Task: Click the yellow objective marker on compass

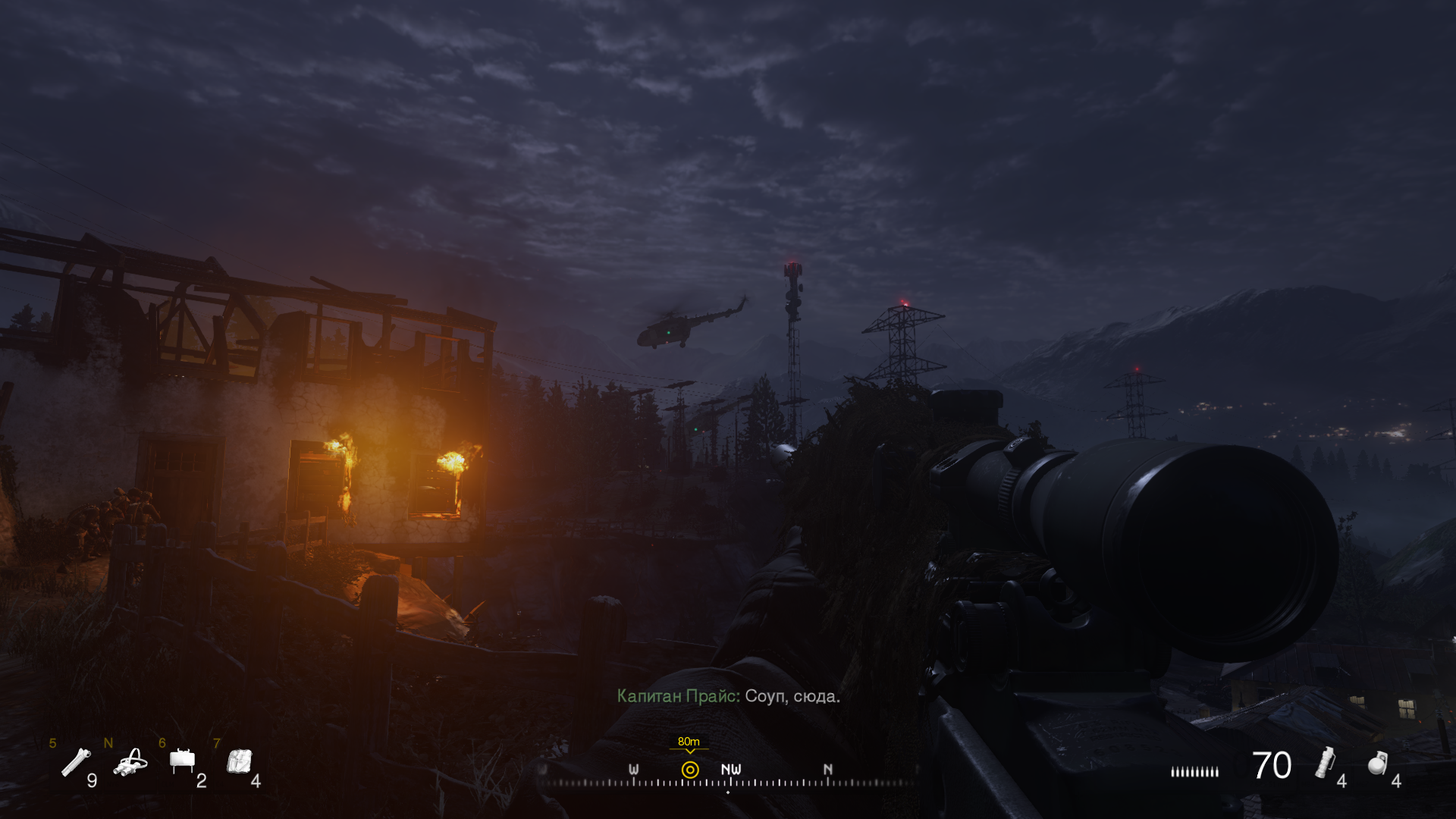Action: coord(690,770)
